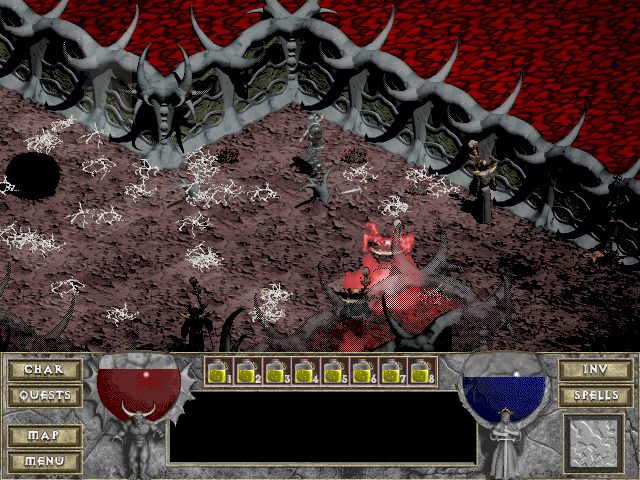This screenshot has height=480, width=640.
Task: Select the current spell icon box
Action: pos(594,441)
